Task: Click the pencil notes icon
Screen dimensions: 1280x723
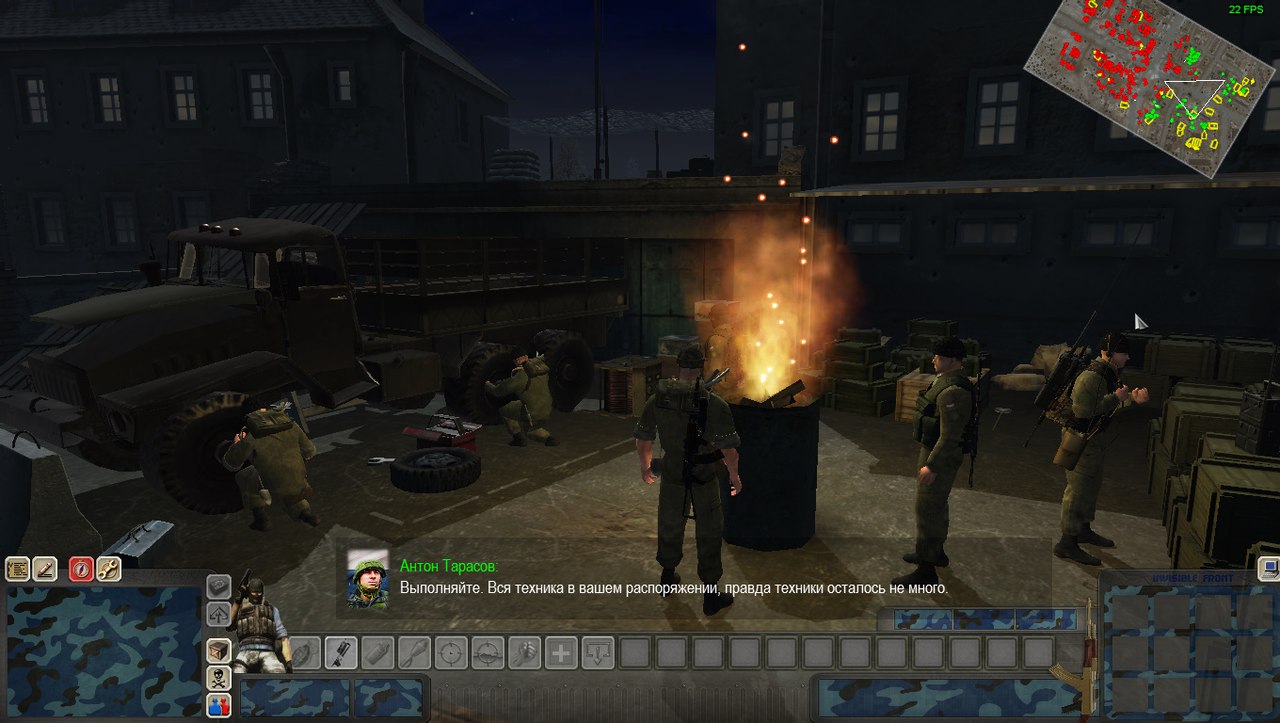Action: 44,570
